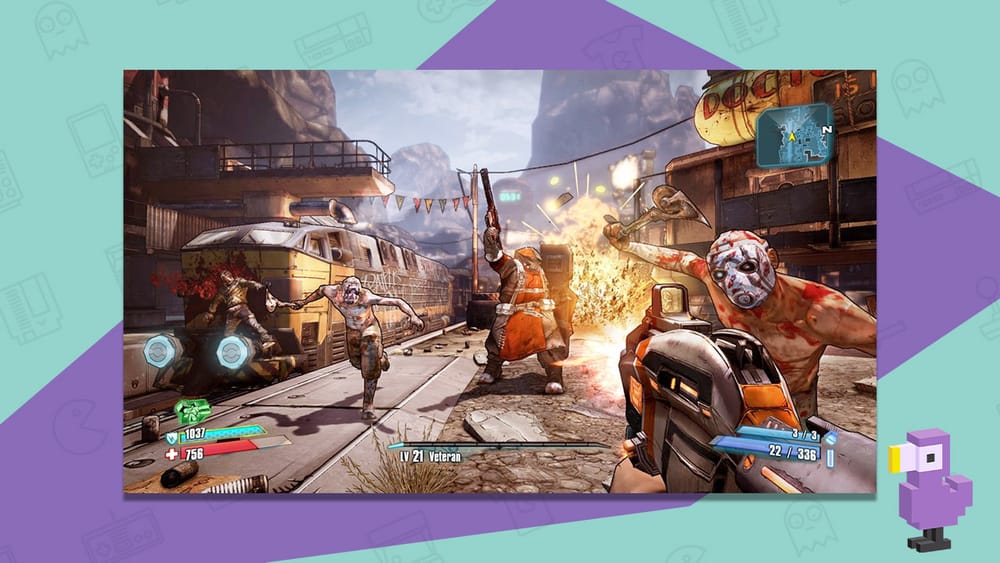Activate the green action skill icon
Screen dimensions: 1000x563
coord(192,410)
